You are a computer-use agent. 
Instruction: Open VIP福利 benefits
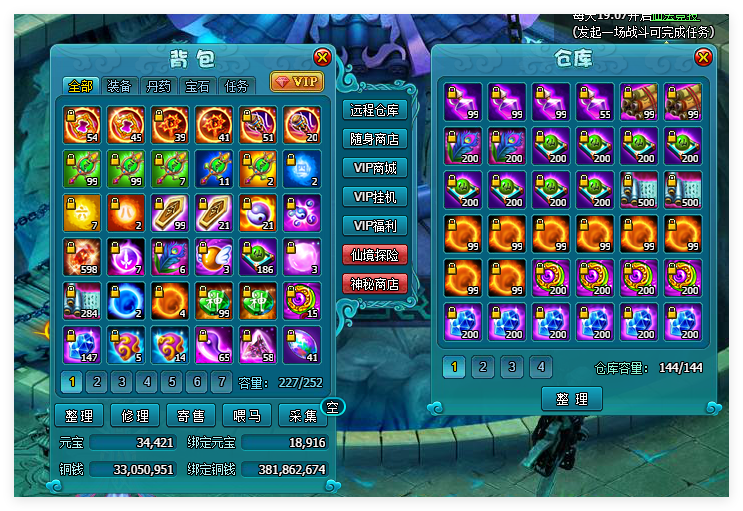(x=375, y=226)
